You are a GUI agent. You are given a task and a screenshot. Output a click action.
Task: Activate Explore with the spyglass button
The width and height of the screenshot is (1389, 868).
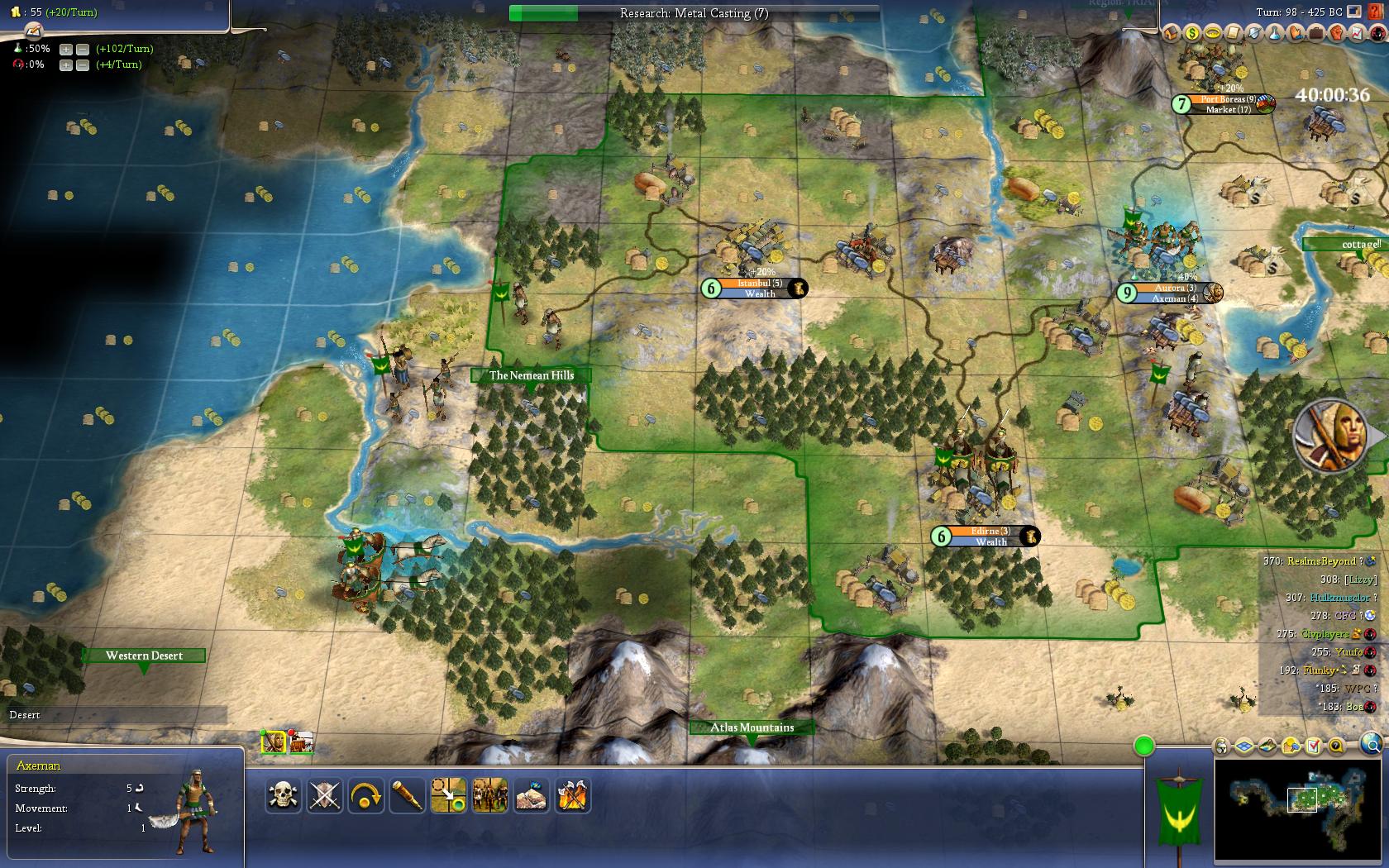[x=408, y=796]
